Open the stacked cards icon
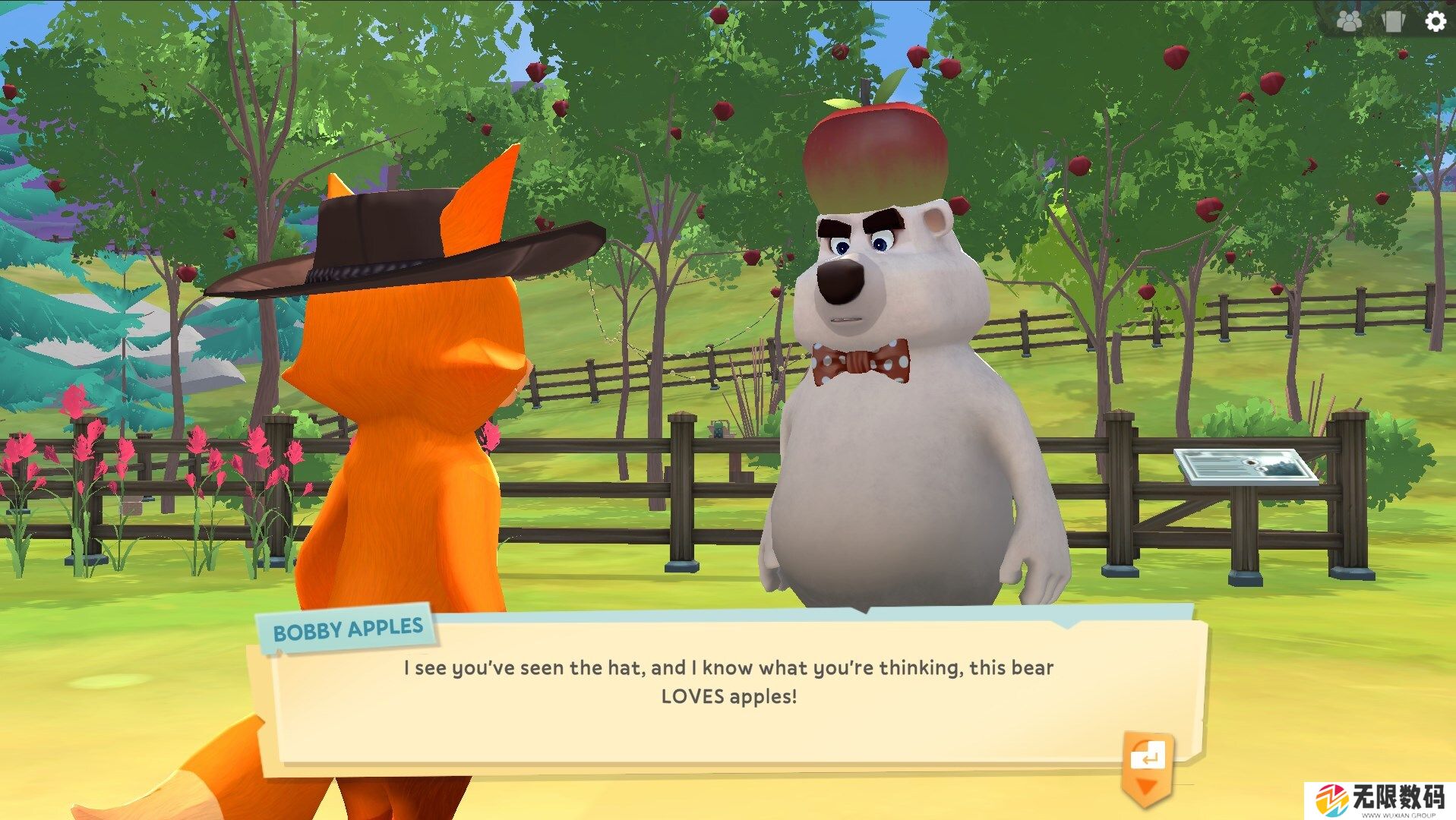Viewport: 1456px width, 820px height. pyautogui.click(x=1394, y=21)
